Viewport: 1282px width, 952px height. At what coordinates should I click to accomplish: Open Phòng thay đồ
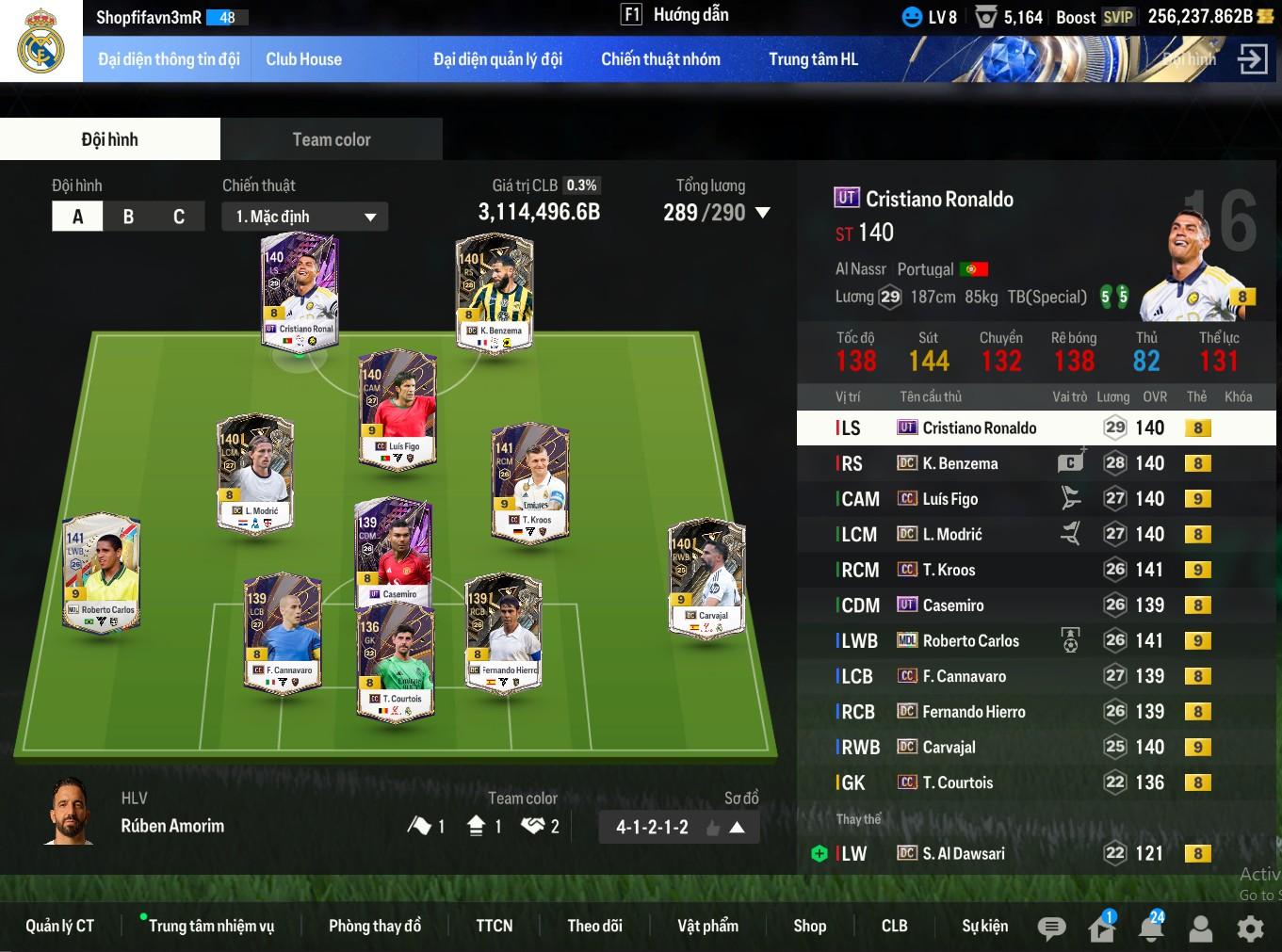click(x=375, y=926)
